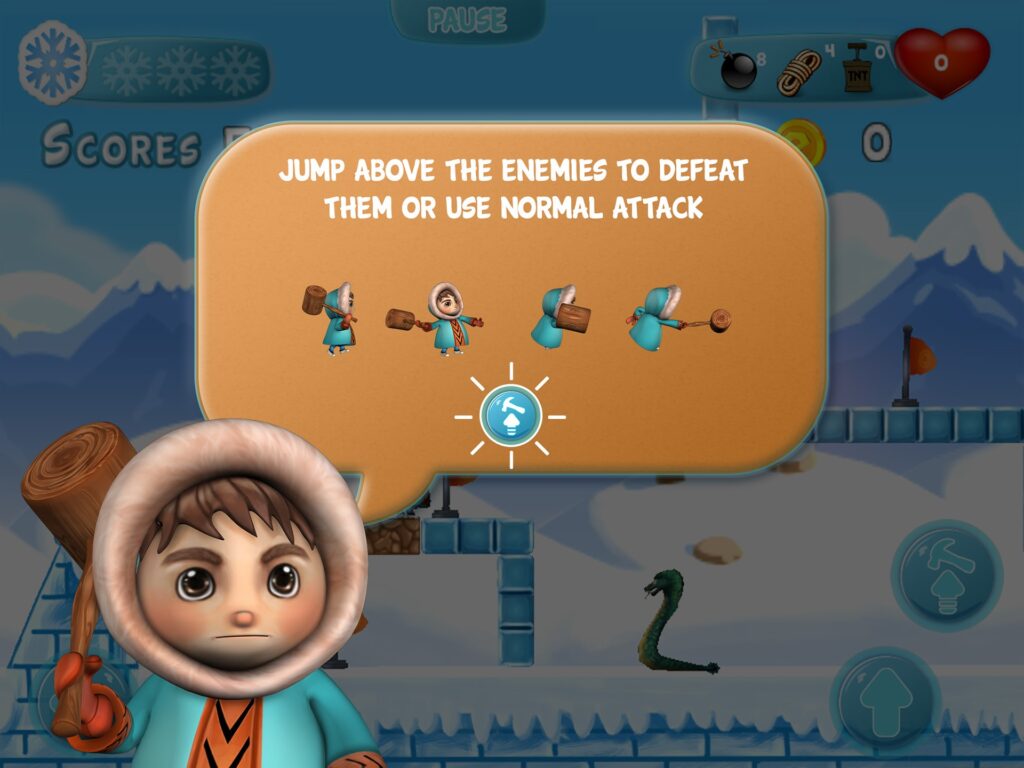Pause the game with the PAUSE button
The image size is (1024, 768).
(x=467, y=19)
